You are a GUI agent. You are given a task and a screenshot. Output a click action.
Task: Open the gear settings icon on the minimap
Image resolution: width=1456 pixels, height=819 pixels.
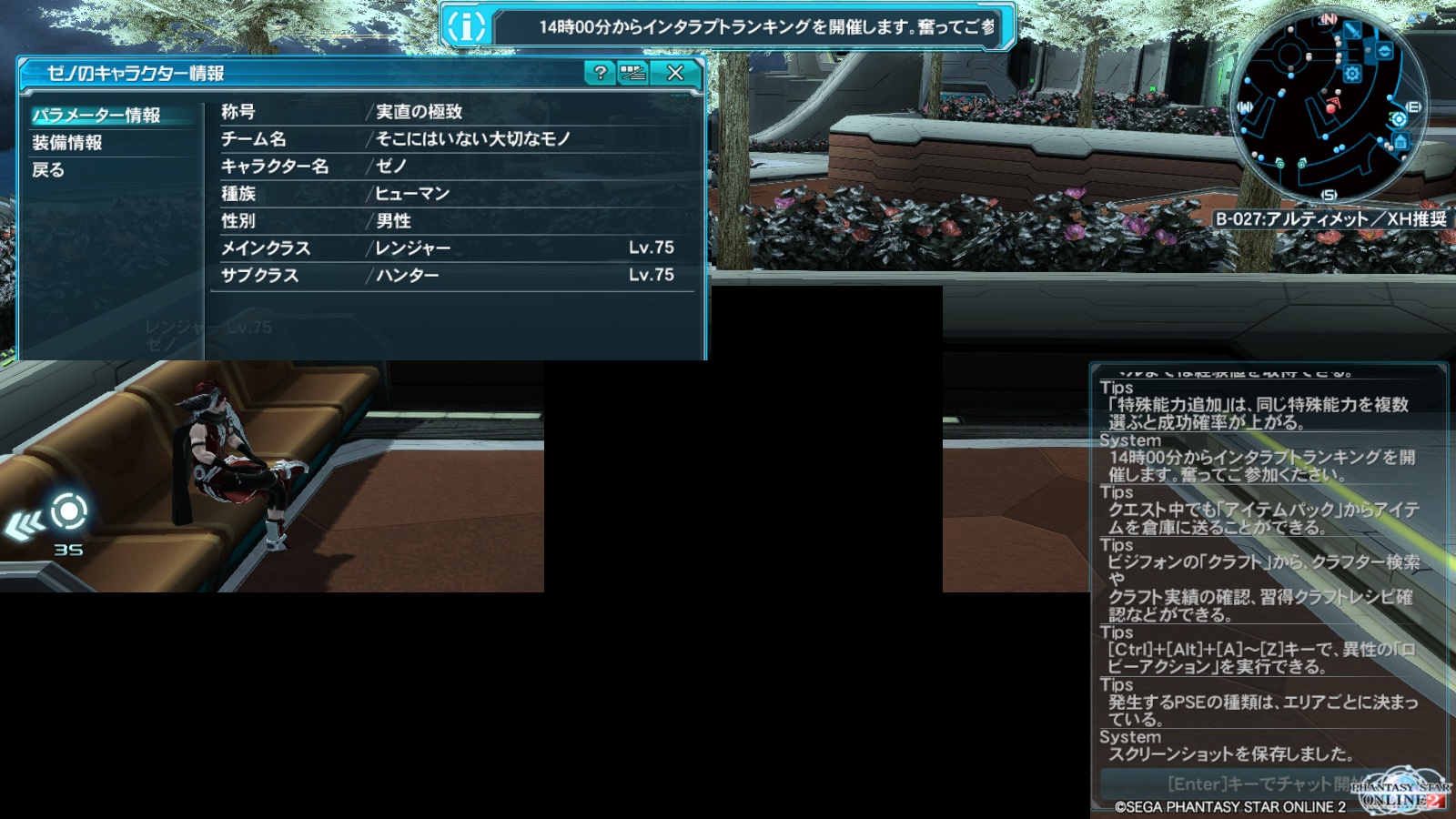pyautogui.click(x=1351, y=71)
